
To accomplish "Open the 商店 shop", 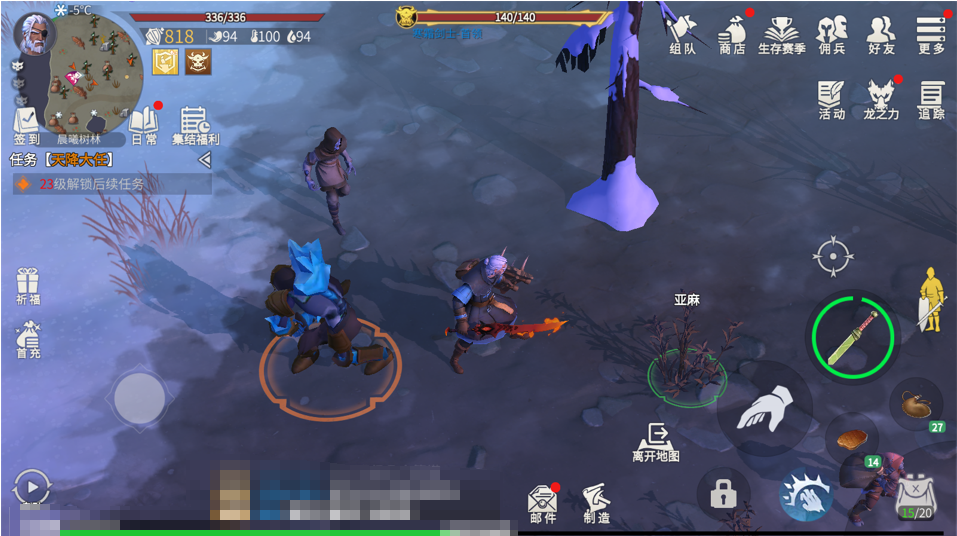I will (732, 34).
